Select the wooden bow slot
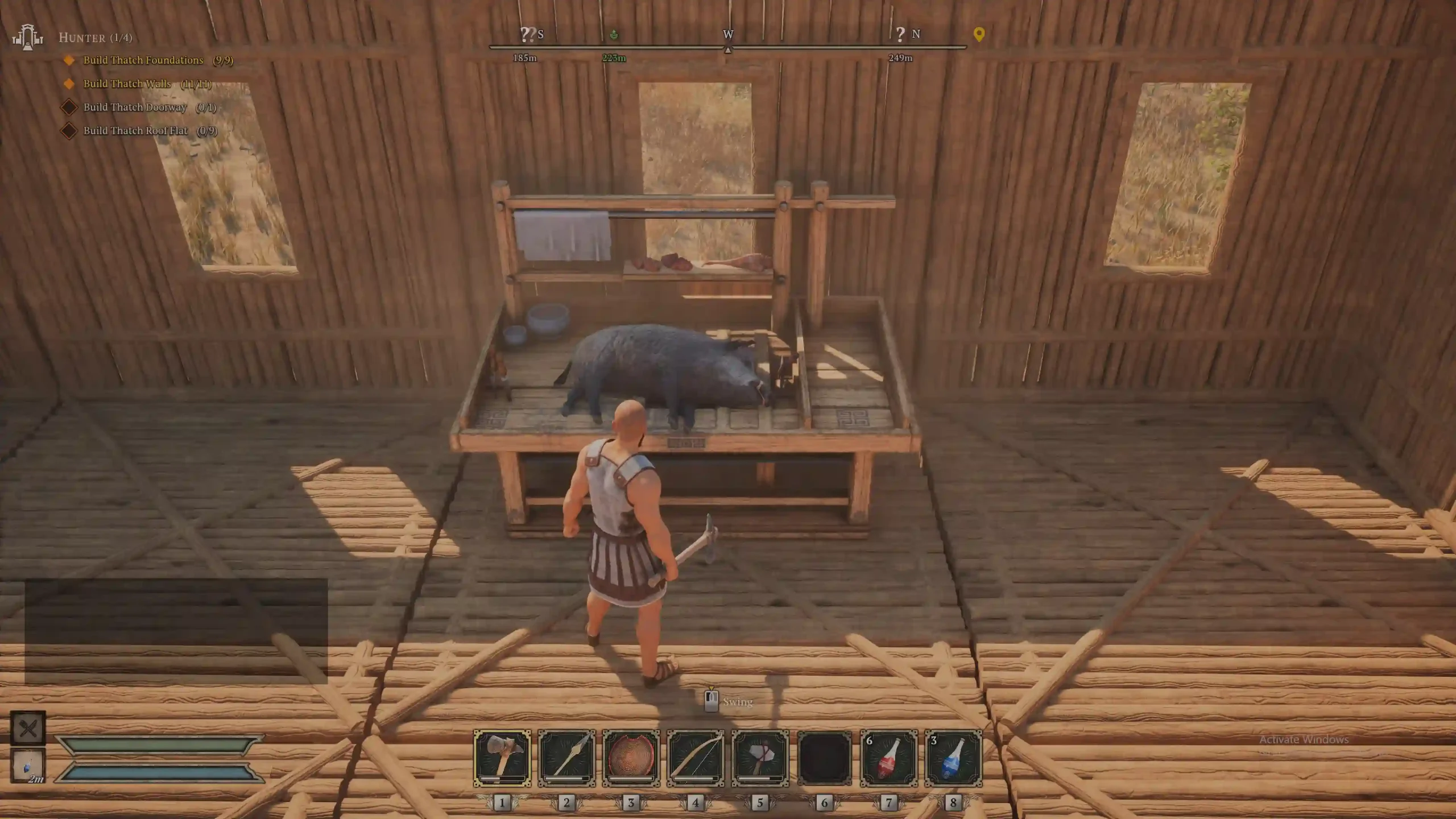 (696, 758)
